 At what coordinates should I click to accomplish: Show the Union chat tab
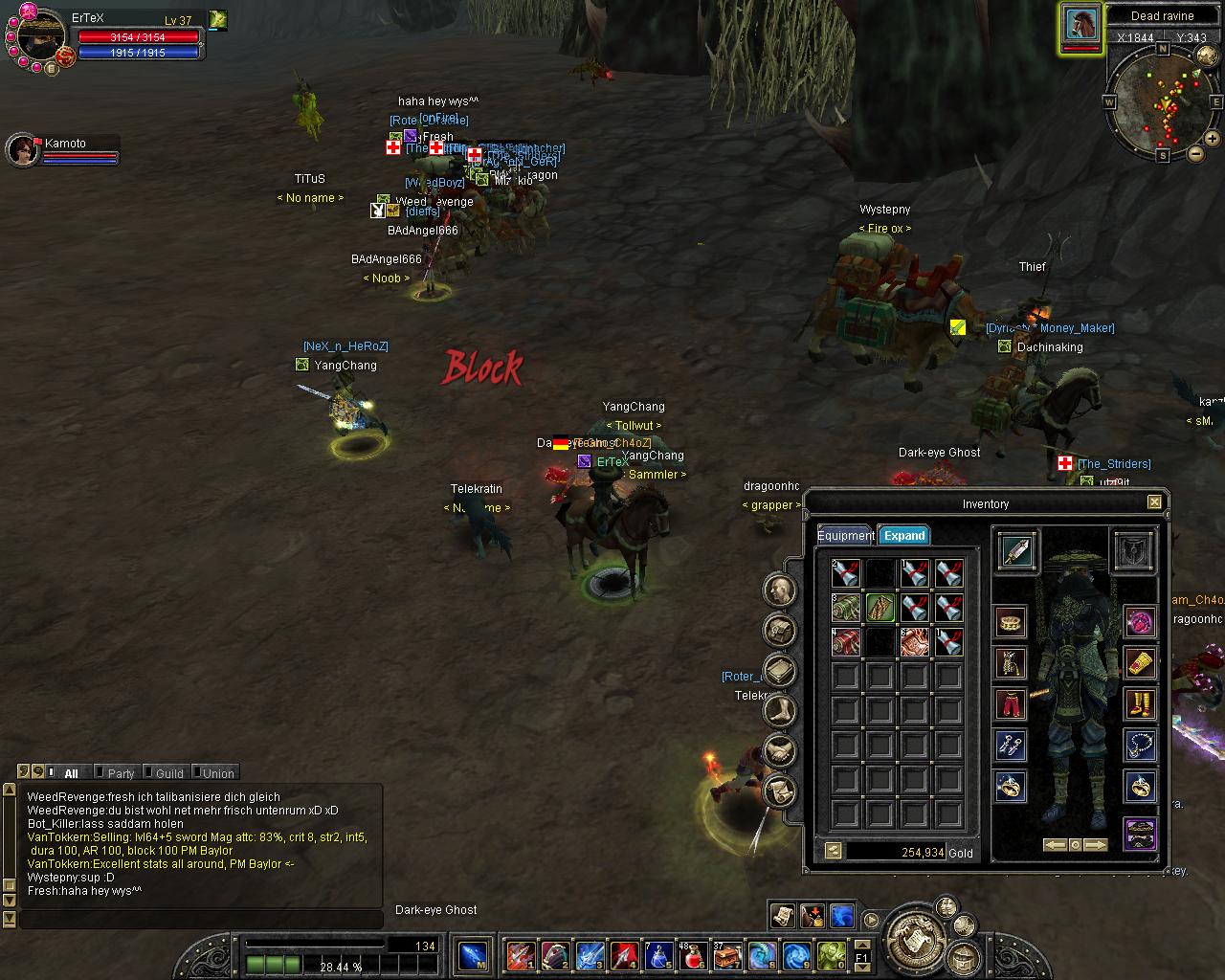pos(217,773)
